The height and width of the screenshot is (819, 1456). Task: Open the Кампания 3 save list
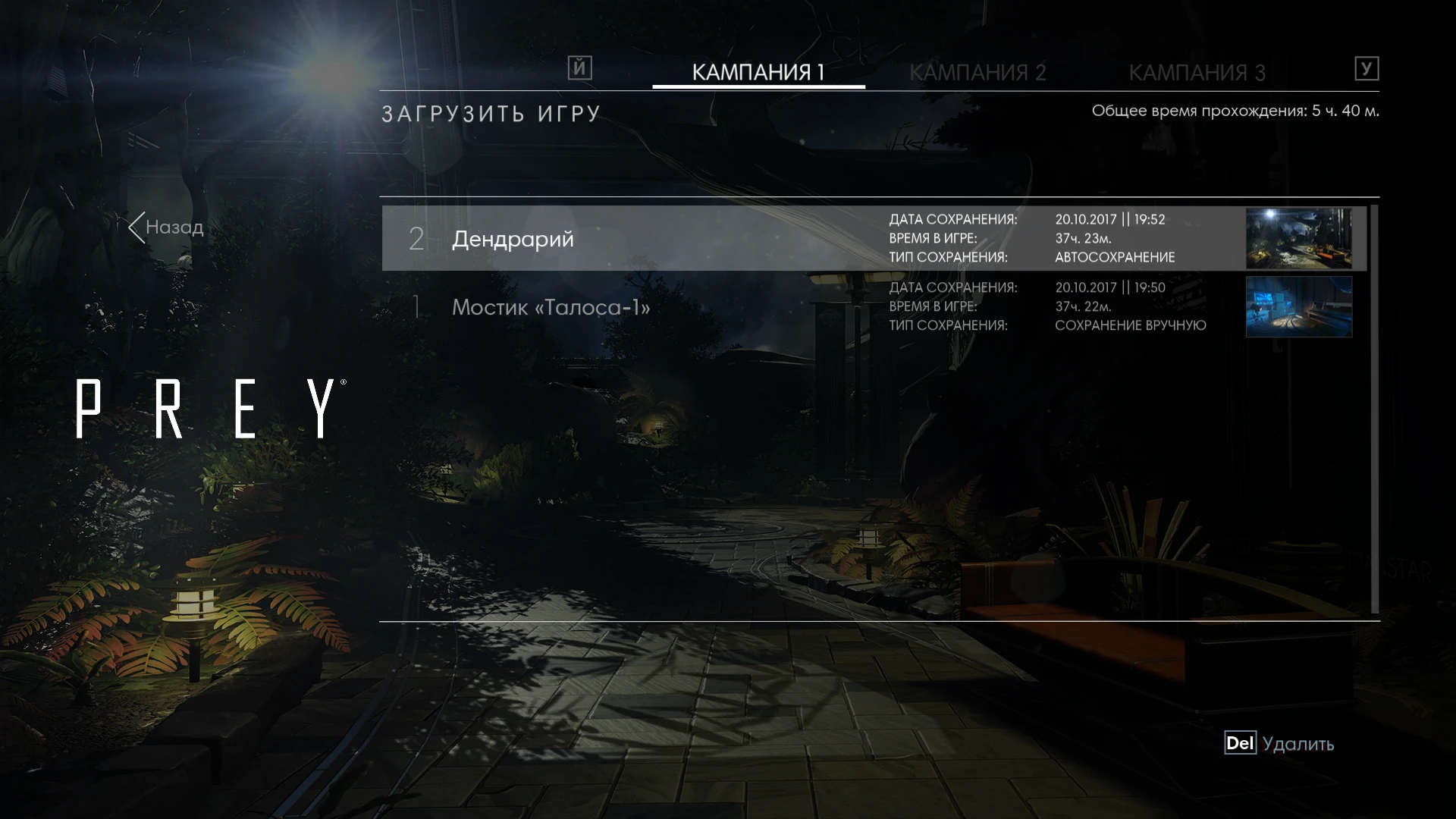[1198, 72]
